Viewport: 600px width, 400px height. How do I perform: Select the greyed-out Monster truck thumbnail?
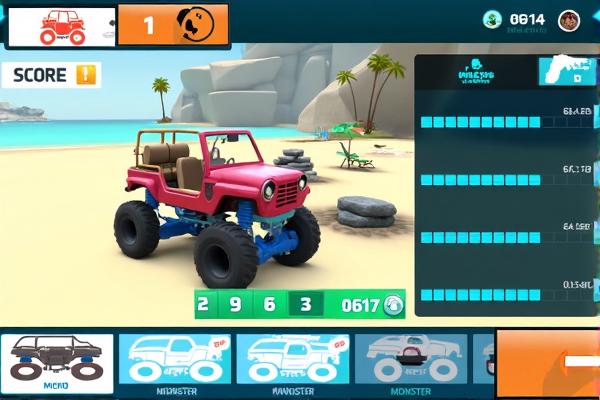coord(409,362)
